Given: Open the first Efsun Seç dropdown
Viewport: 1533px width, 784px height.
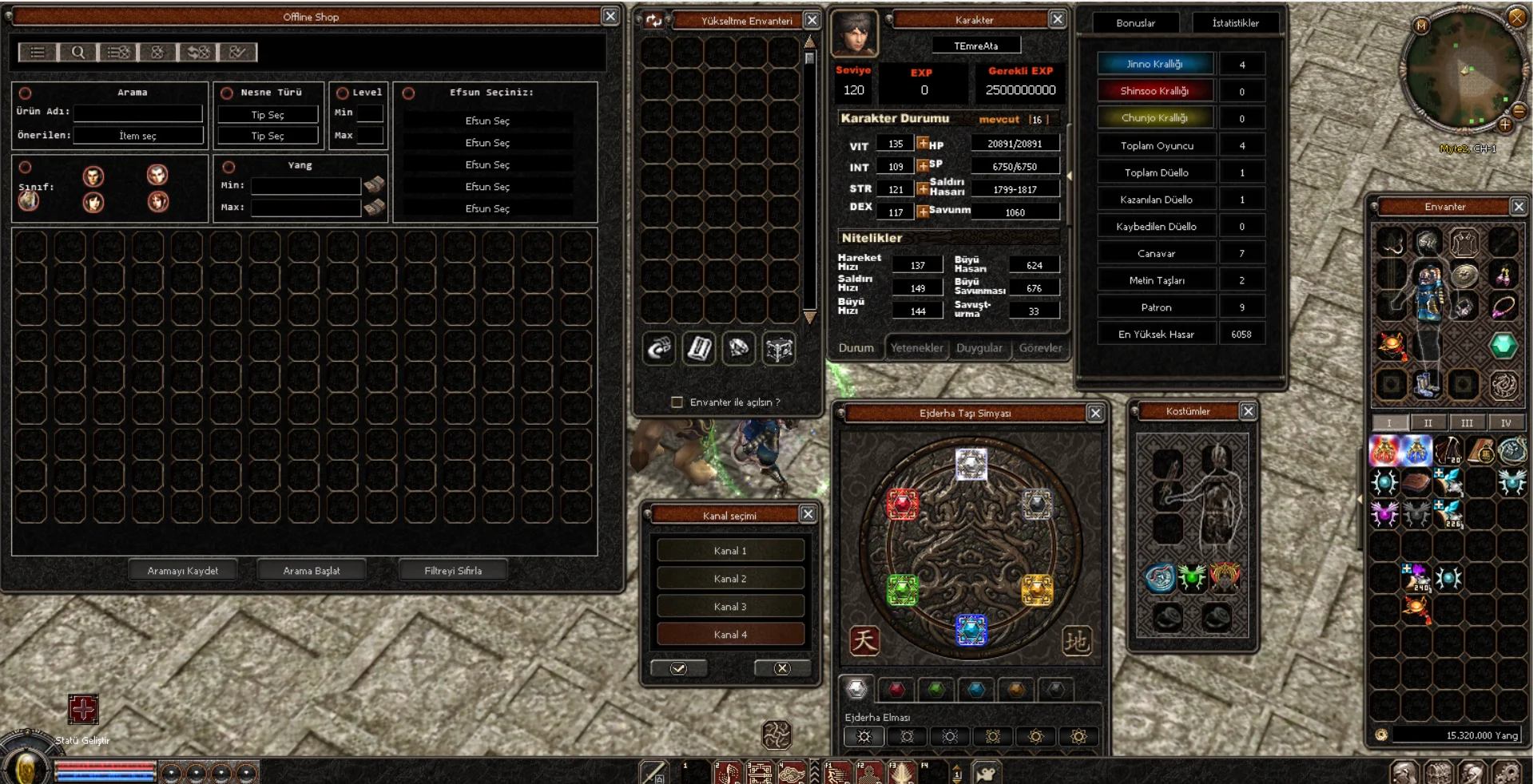Looking at the screenshot, I should (487, 121).
